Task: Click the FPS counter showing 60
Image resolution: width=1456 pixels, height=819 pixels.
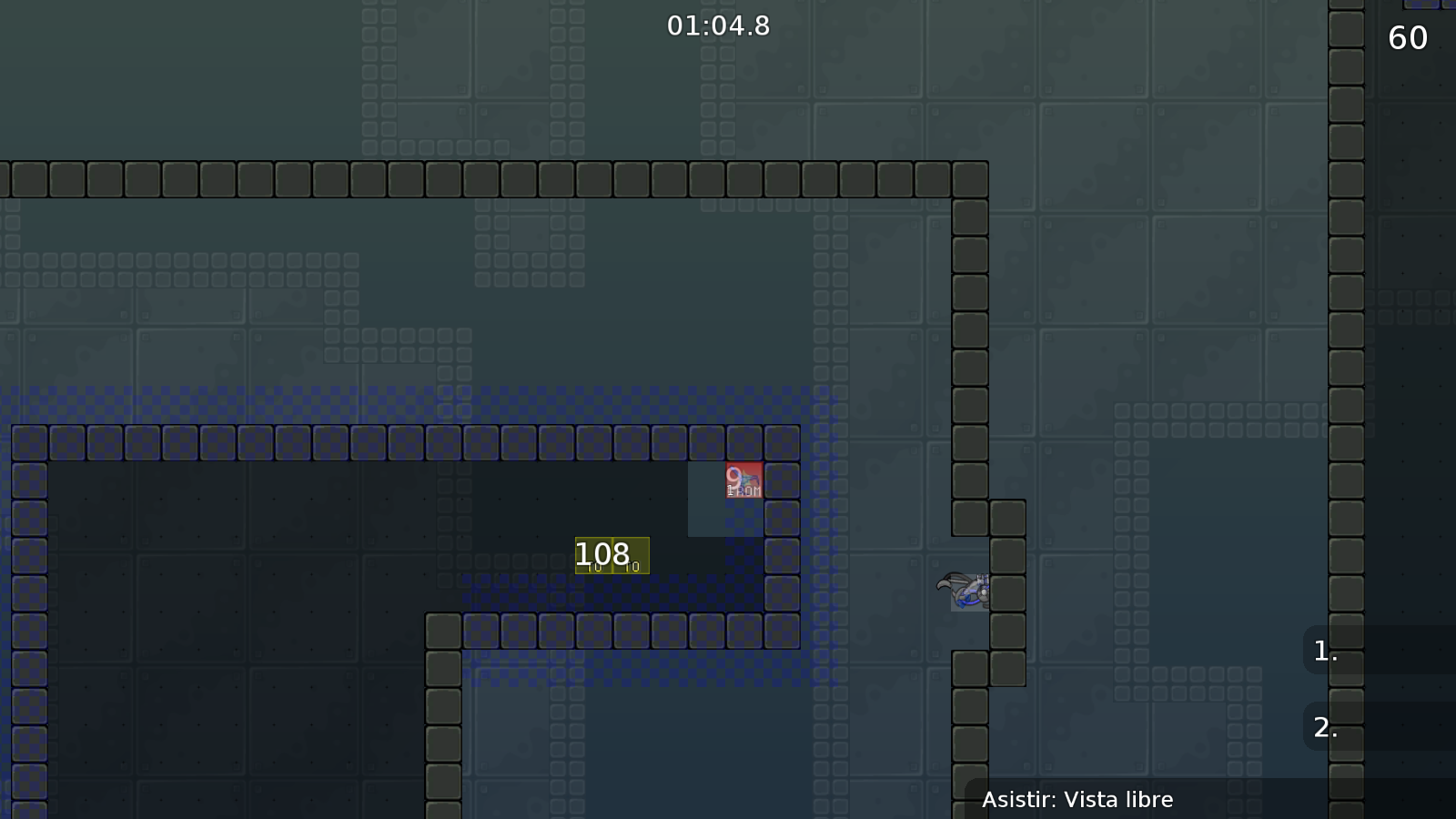Action: point(1406,38)
